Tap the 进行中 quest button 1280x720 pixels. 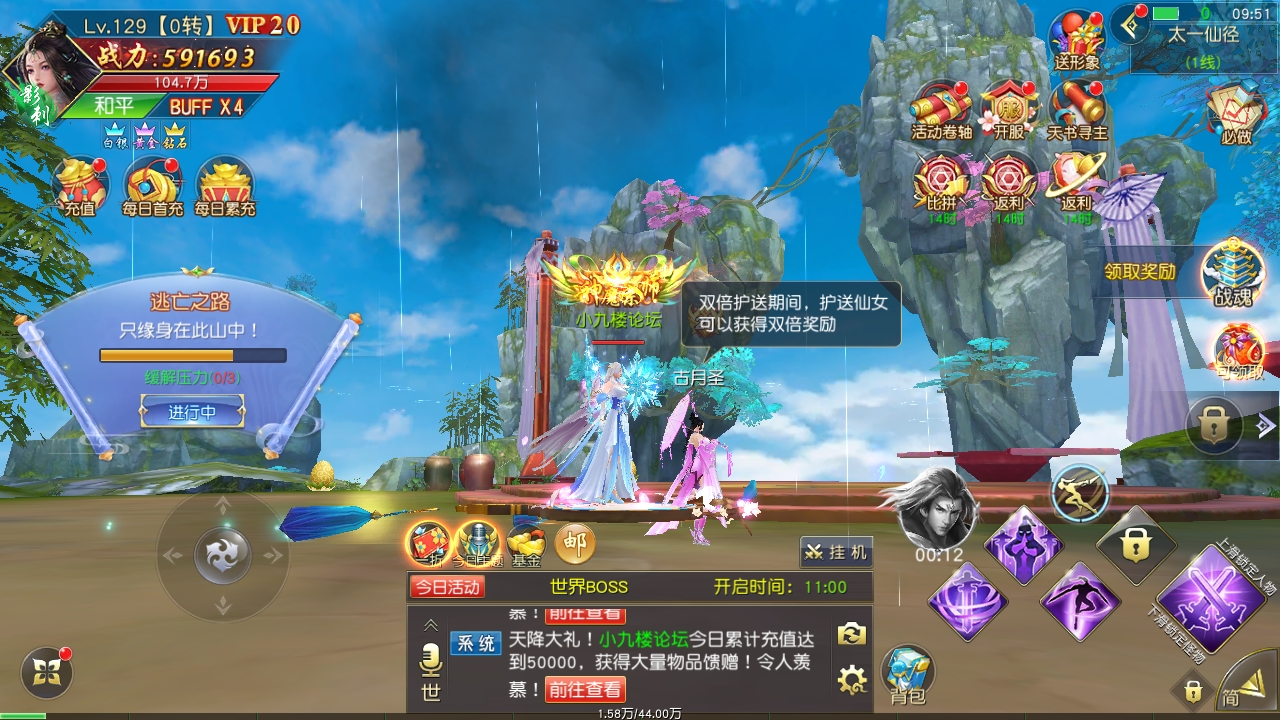point(192,412)
